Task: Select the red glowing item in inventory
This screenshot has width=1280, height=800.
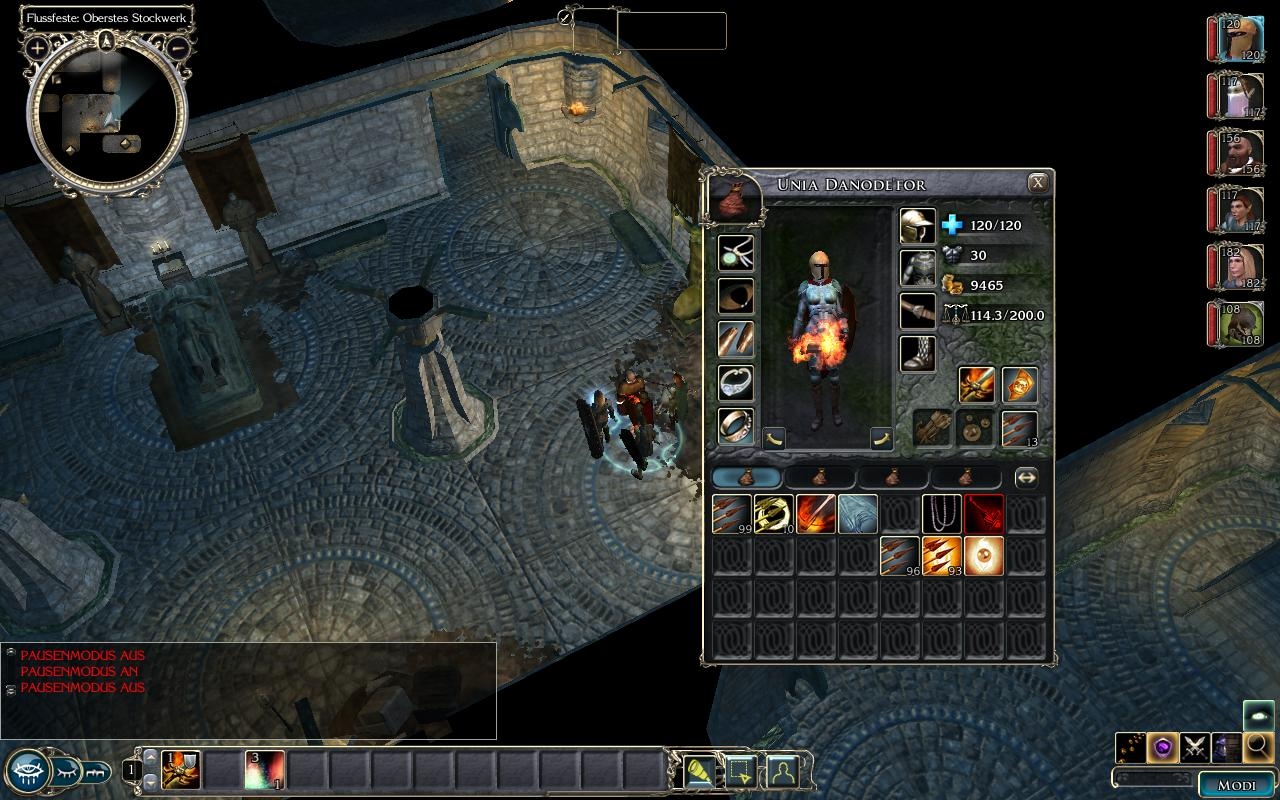Action: point(984,514)
